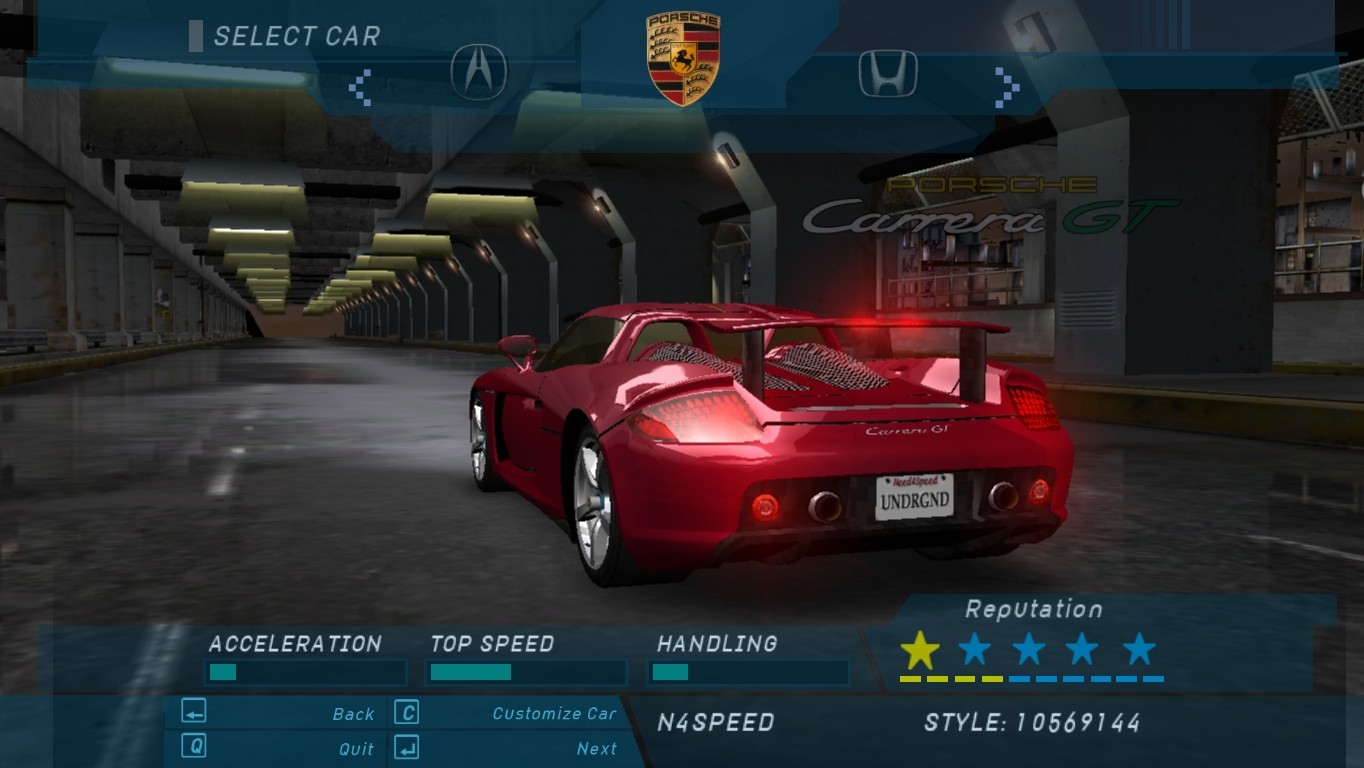Proceed with the Next button
The image size is (1364, 768).
pyautogui.click(x=597, y=749)
